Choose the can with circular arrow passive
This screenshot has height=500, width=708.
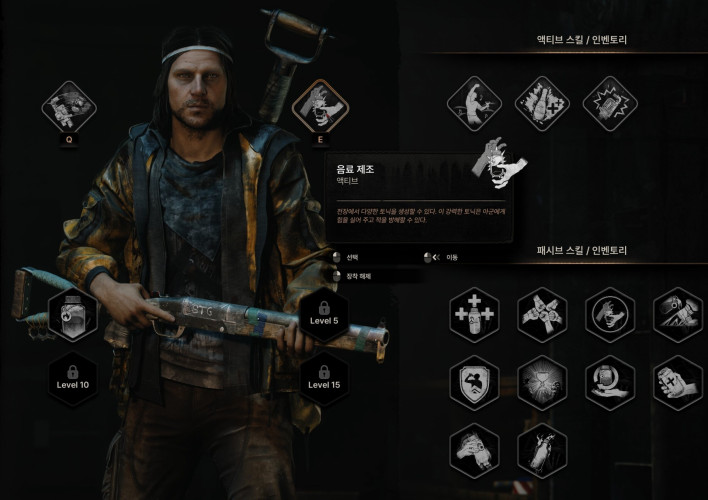point(610,382)
